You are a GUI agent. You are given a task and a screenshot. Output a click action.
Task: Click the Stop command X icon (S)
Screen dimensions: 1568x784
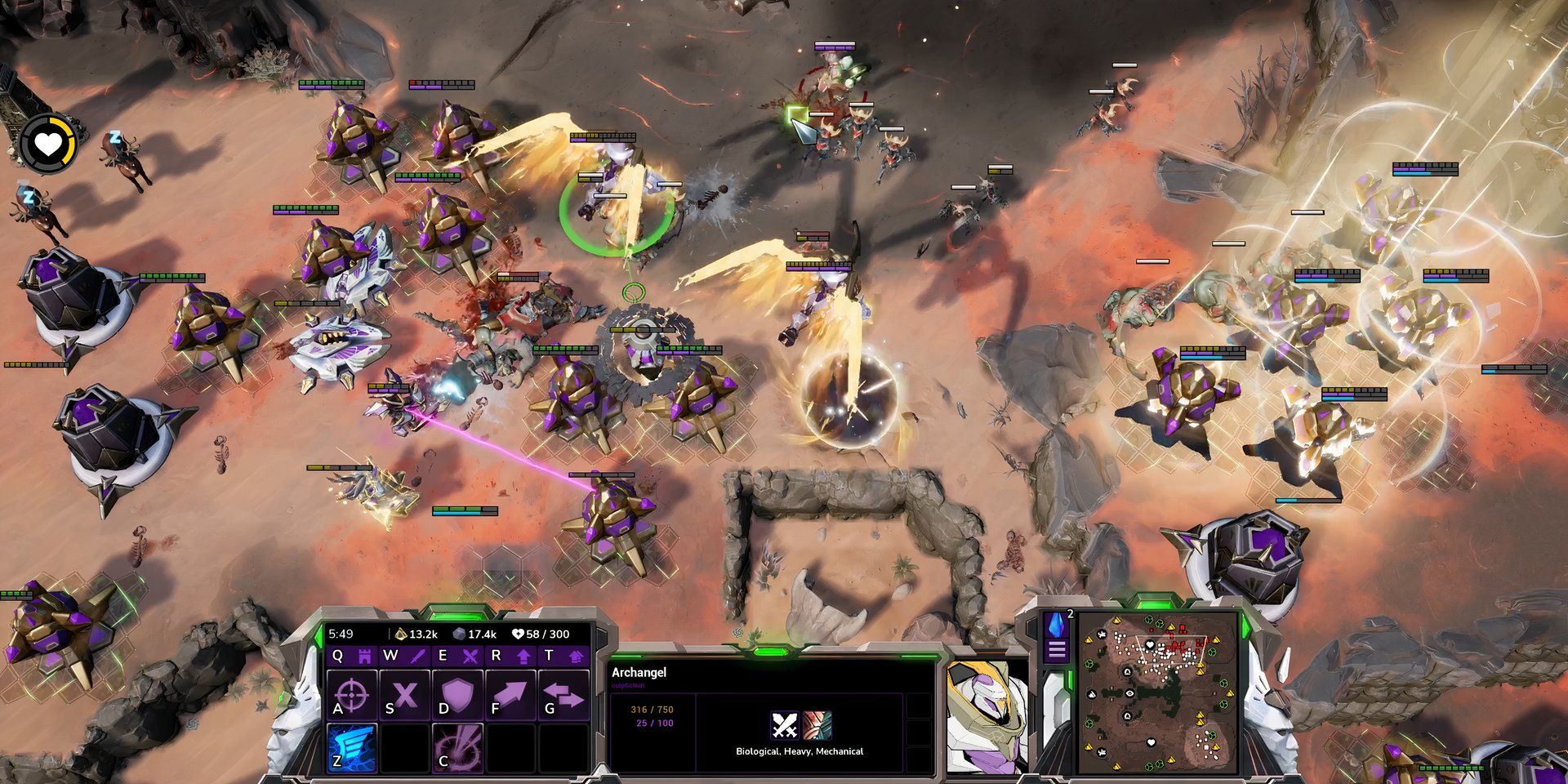click(x=405, y=693)
